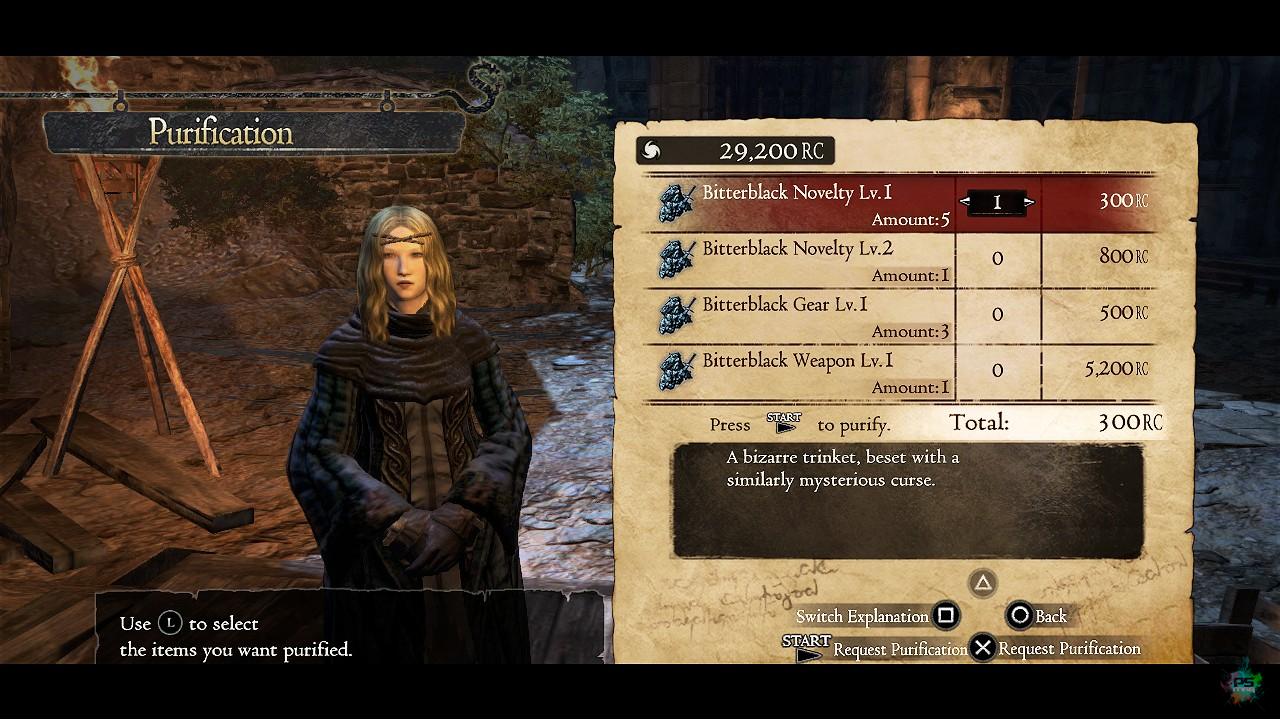
Task: Select the Bitterblack Novelty Lv.1 row
Action: point(798,203)
